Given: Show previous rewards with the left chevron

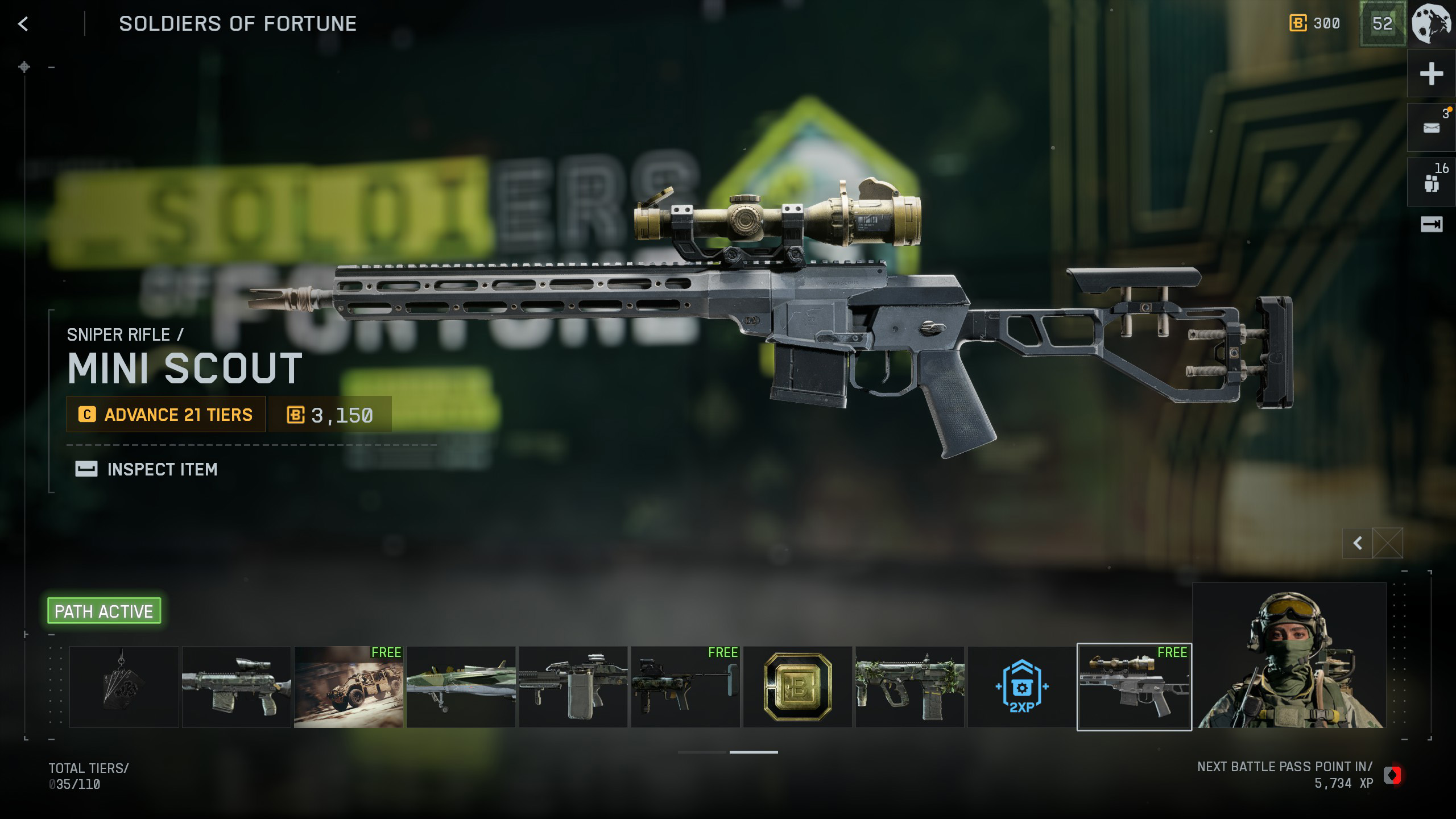Looking at the screenshot, I should [1358, 543].
